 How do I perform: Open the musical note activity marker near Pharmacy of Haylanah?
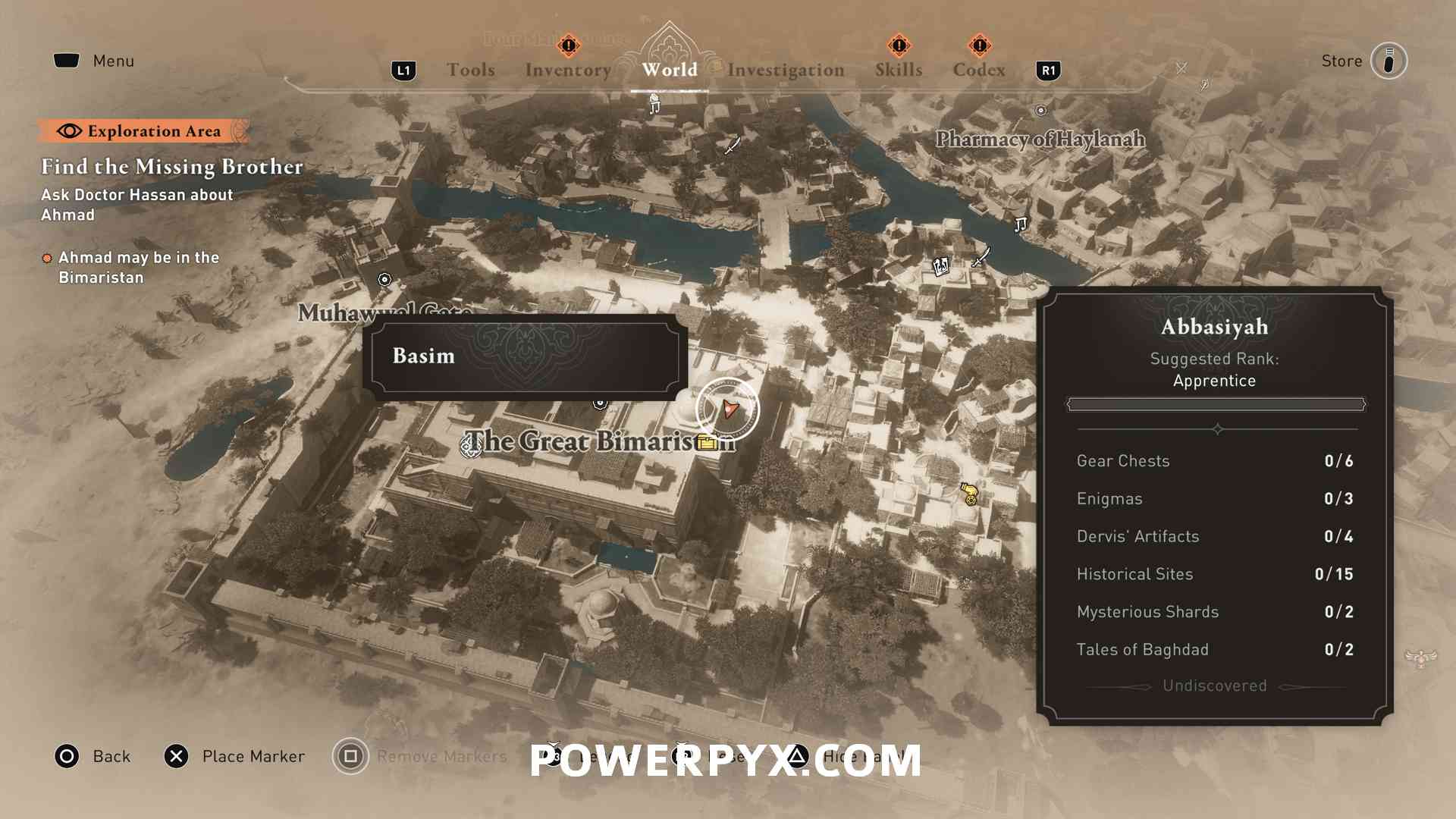tap(1020, 225)
